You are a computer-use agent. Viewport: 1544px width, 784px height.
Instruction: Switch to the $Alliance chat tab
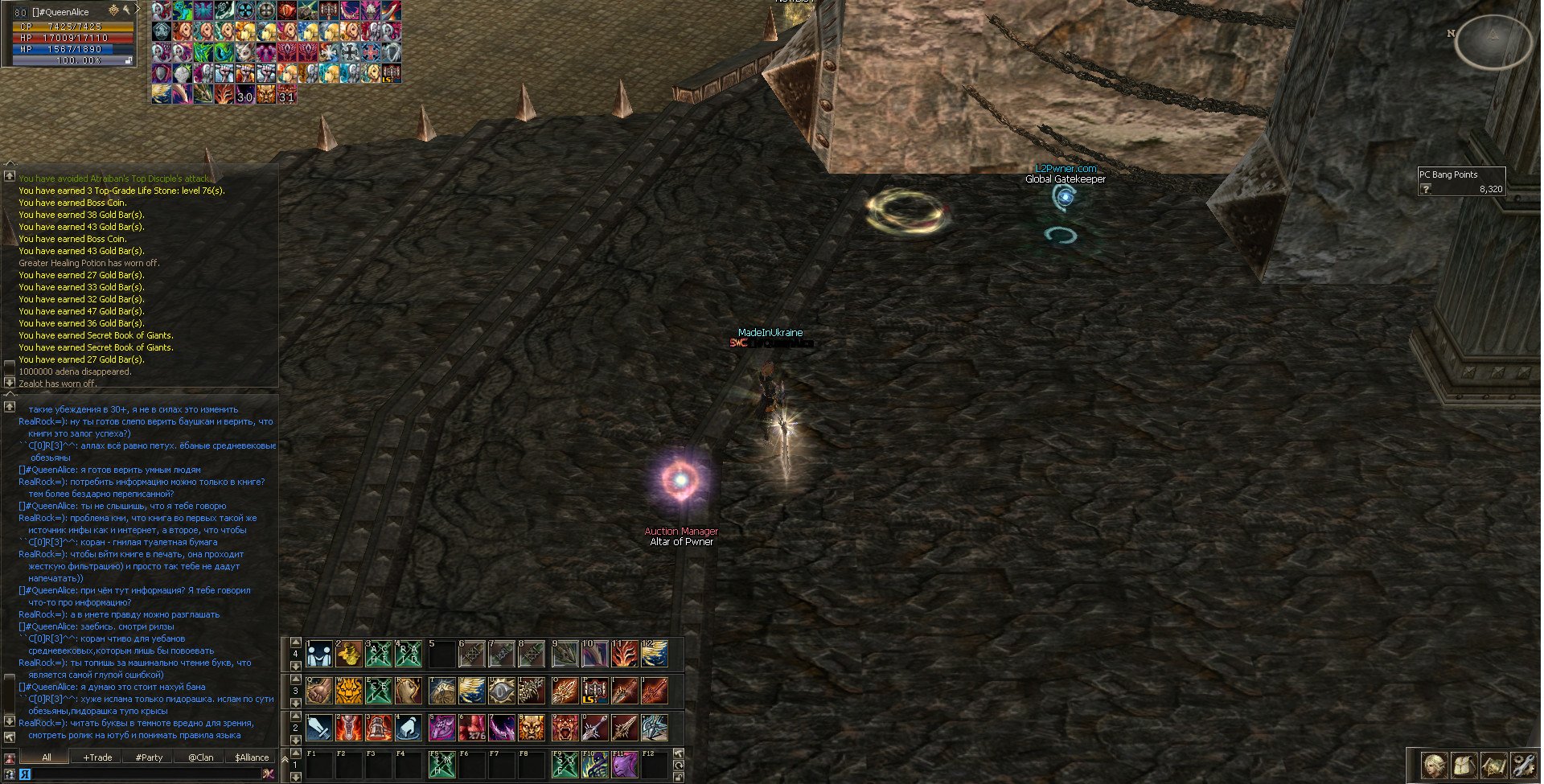pyautogui.click(x=252, y=757)
